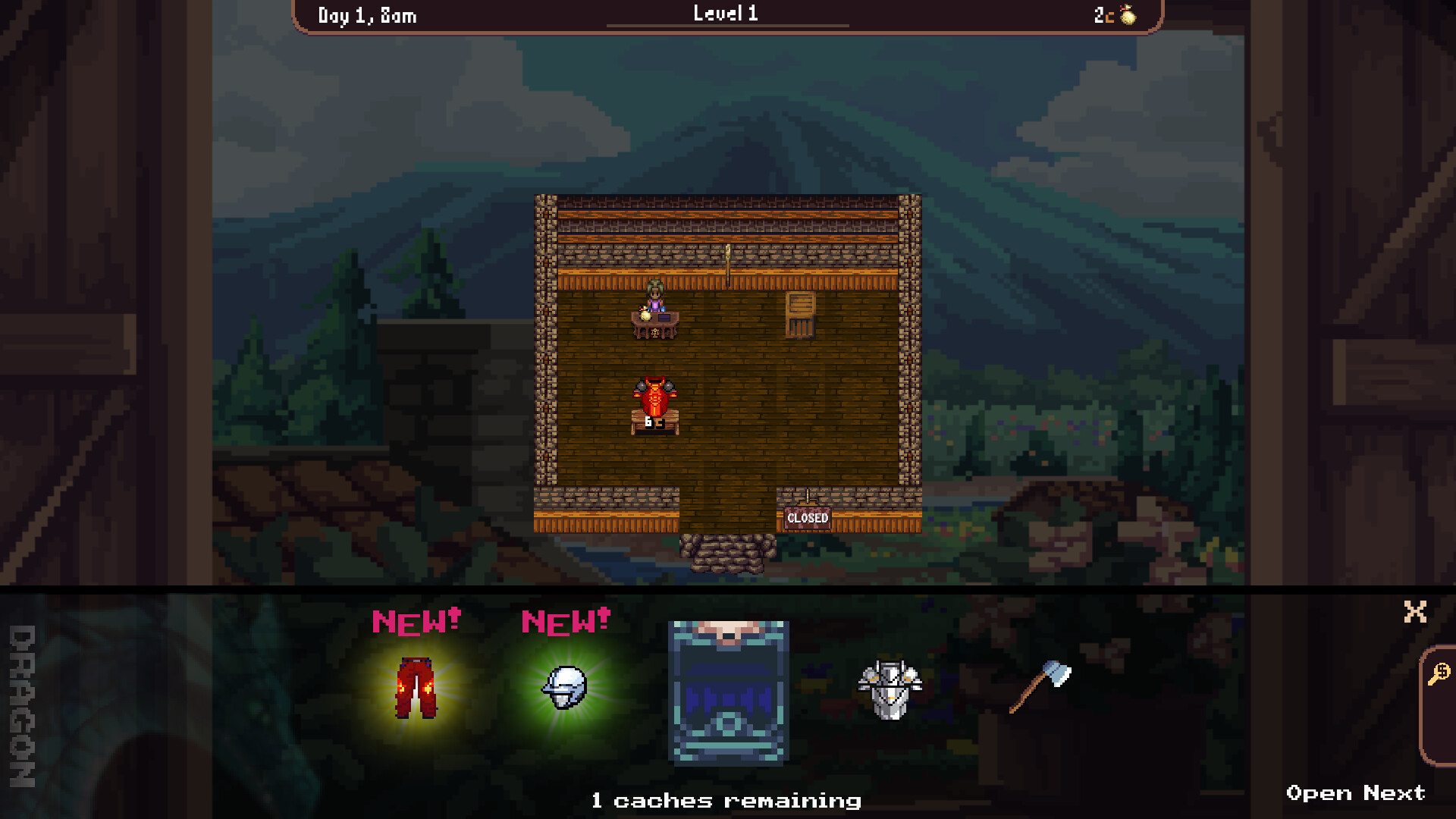
Task: Toggle the CLOSED sign to open the shop
Action: click(807, 519)
